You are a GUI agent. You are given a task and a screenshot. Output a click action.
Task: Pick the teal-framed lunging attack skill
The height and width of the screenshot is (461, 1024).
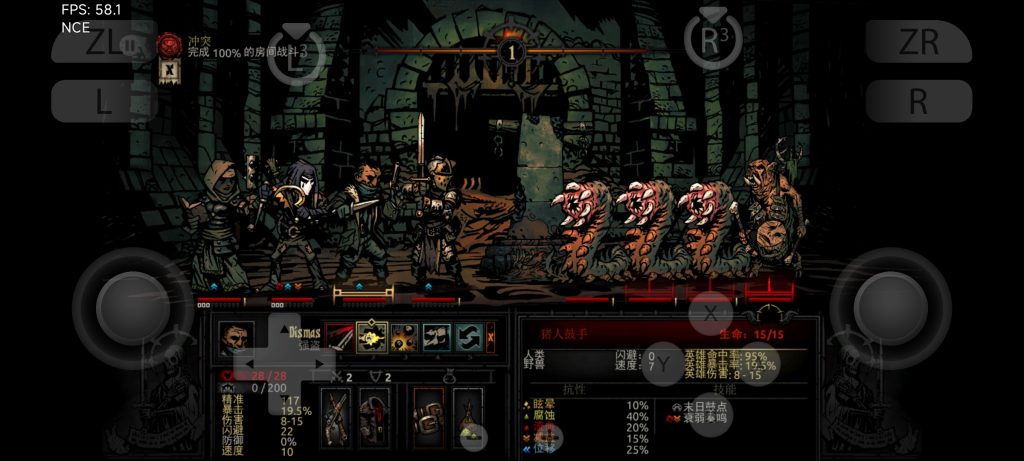click(x=437, y=337)
